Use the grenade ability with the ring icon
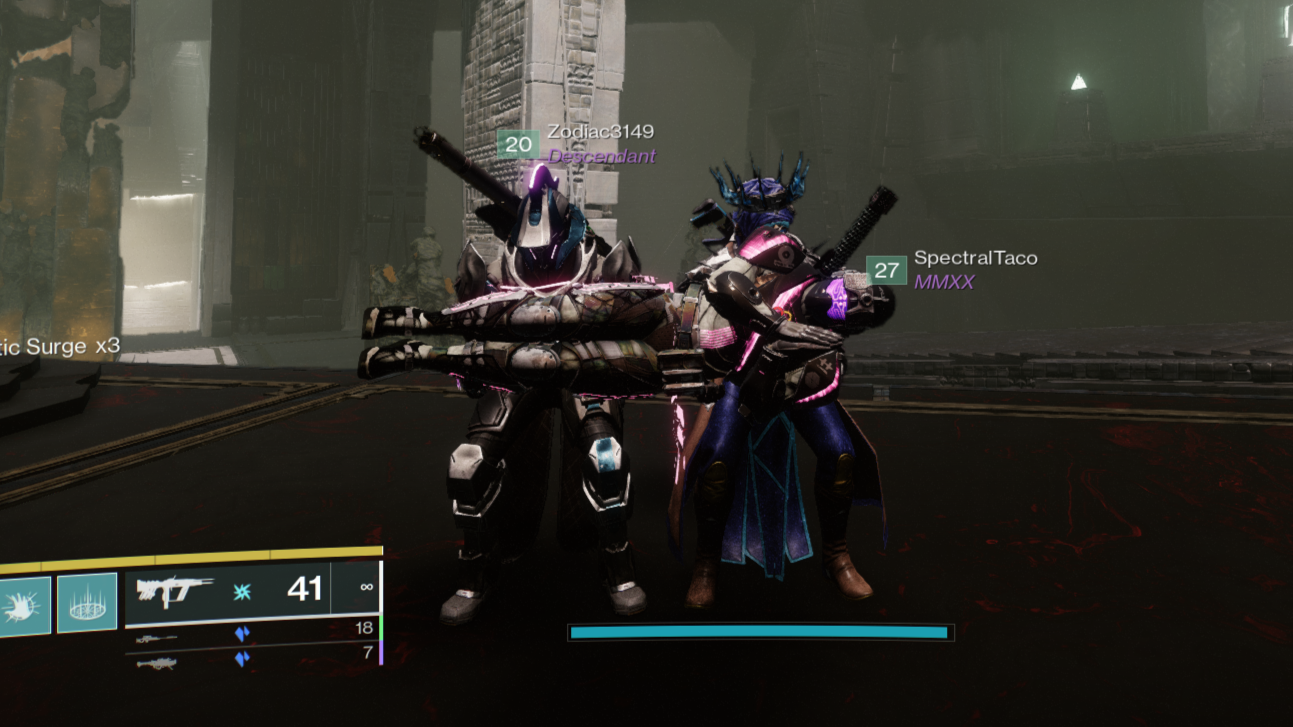This screenshot has width=1293, height=727. (x=87, y=603)
